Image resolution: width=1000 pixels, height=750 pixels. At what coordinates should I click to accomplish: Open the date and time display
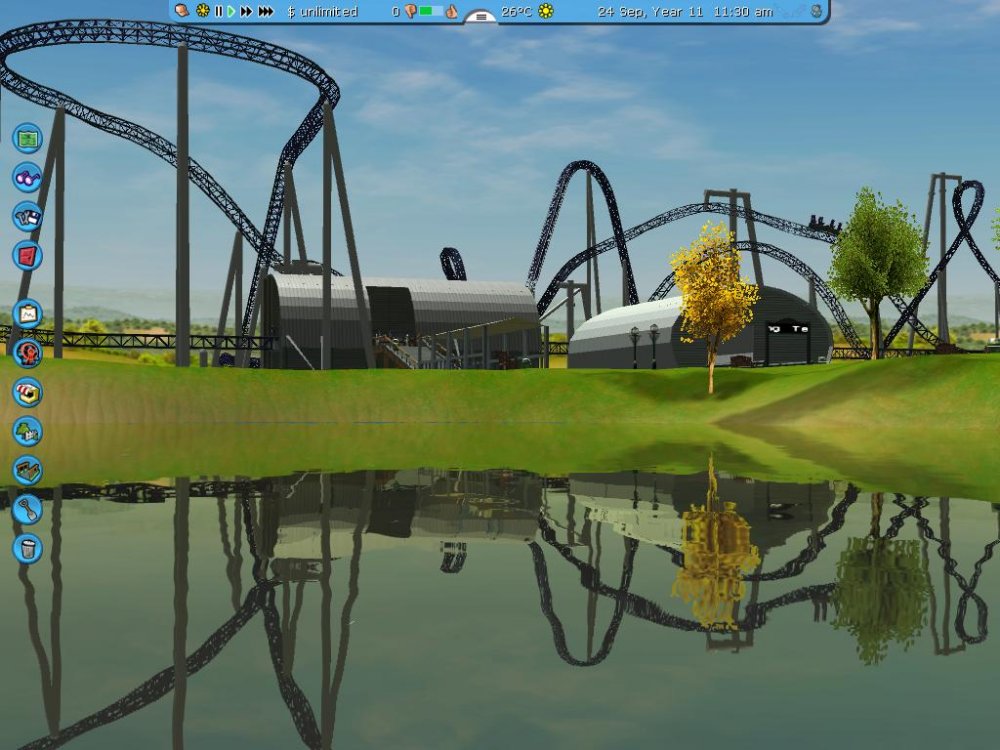[684, 11]
